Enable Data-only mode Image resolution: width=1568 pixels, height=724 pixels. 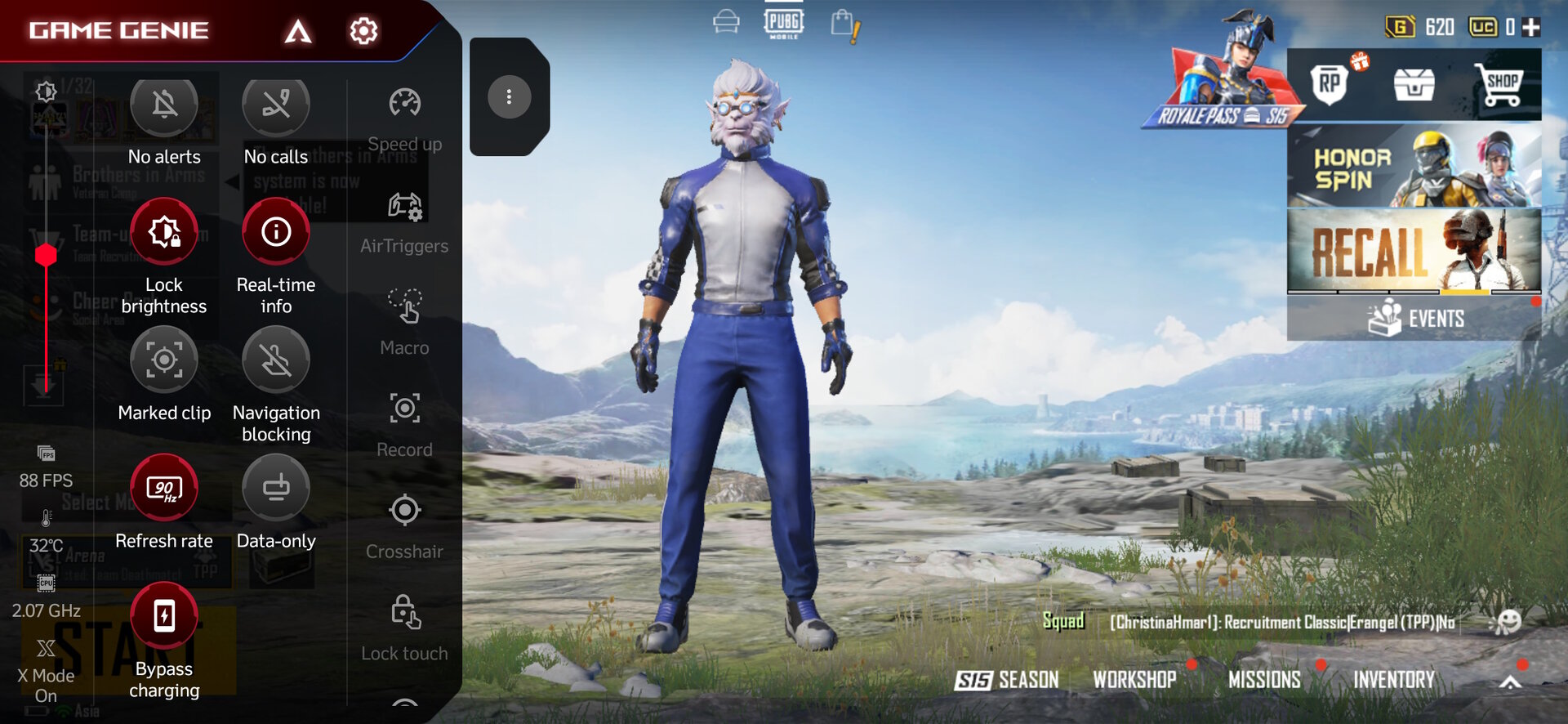click(276, 488)
